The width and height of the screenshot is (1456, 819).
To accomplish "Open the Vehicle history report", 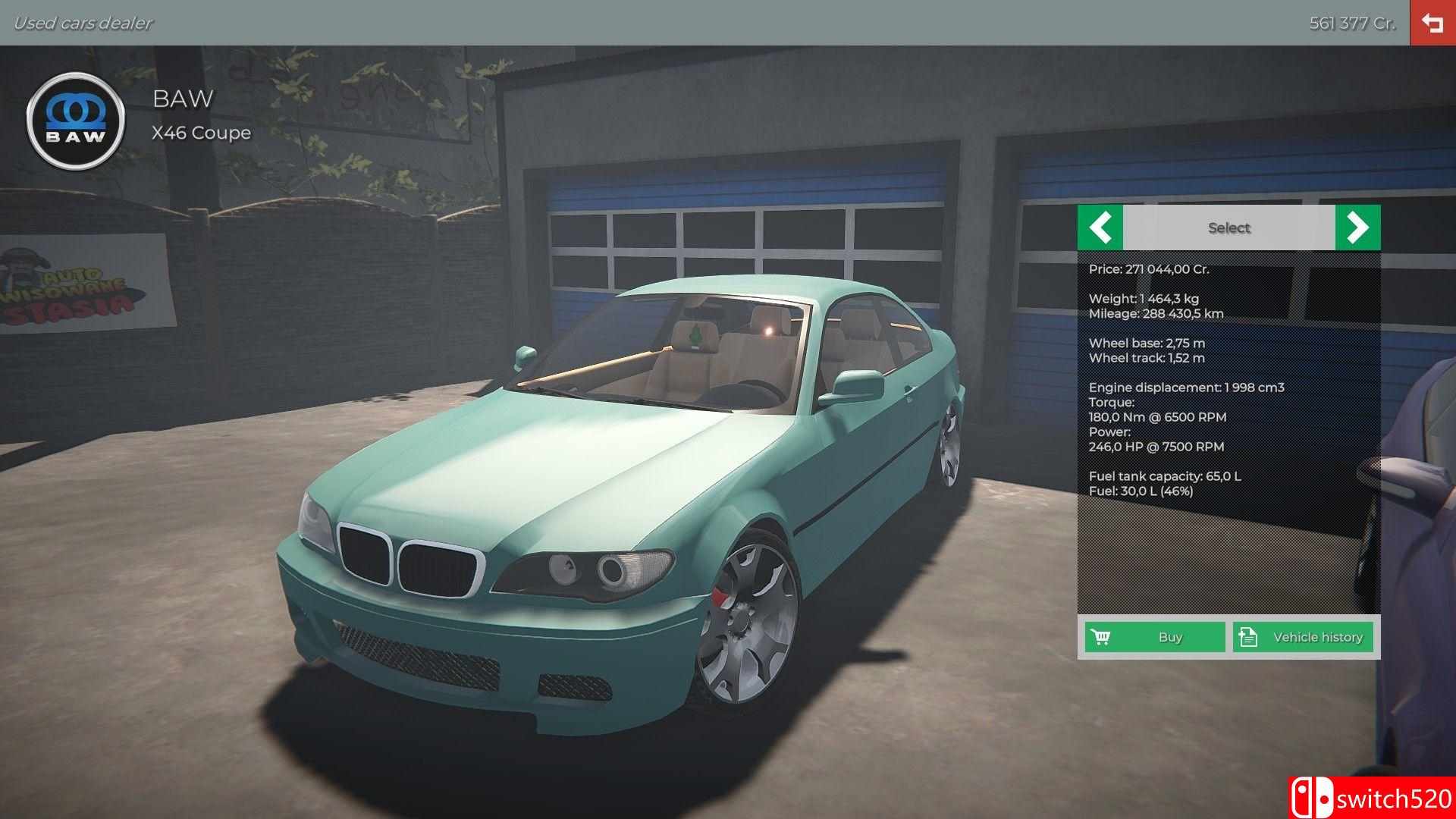I will [x=1302, y=637].
